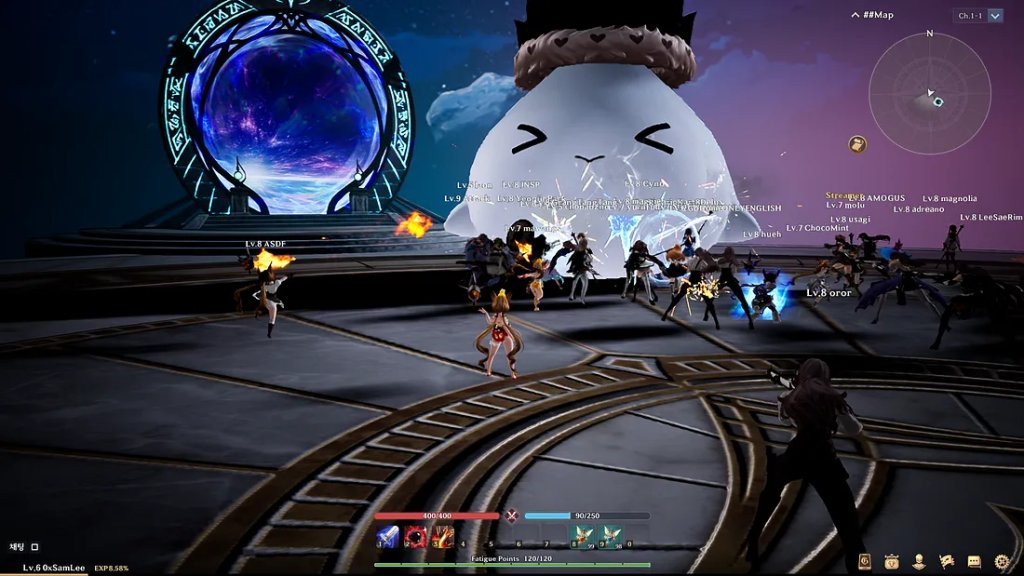Collapse the ##Map minimap header arrow
The height and width of the screenshot is (576, 1024).
coord(856,15)
